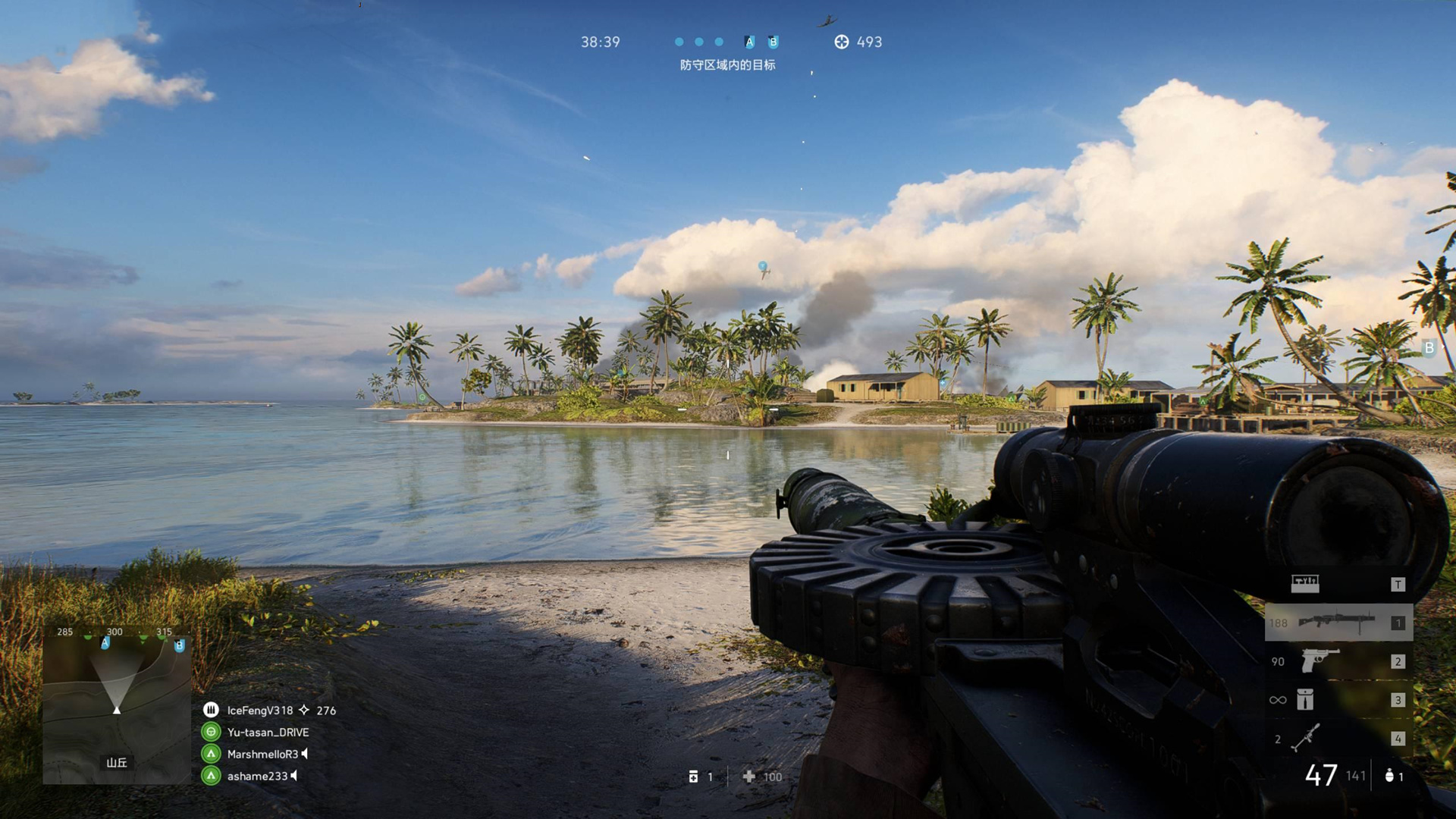Click the grenade icon beside ammo count
Screen dimensions: 1456x819
coord(1389,776)
